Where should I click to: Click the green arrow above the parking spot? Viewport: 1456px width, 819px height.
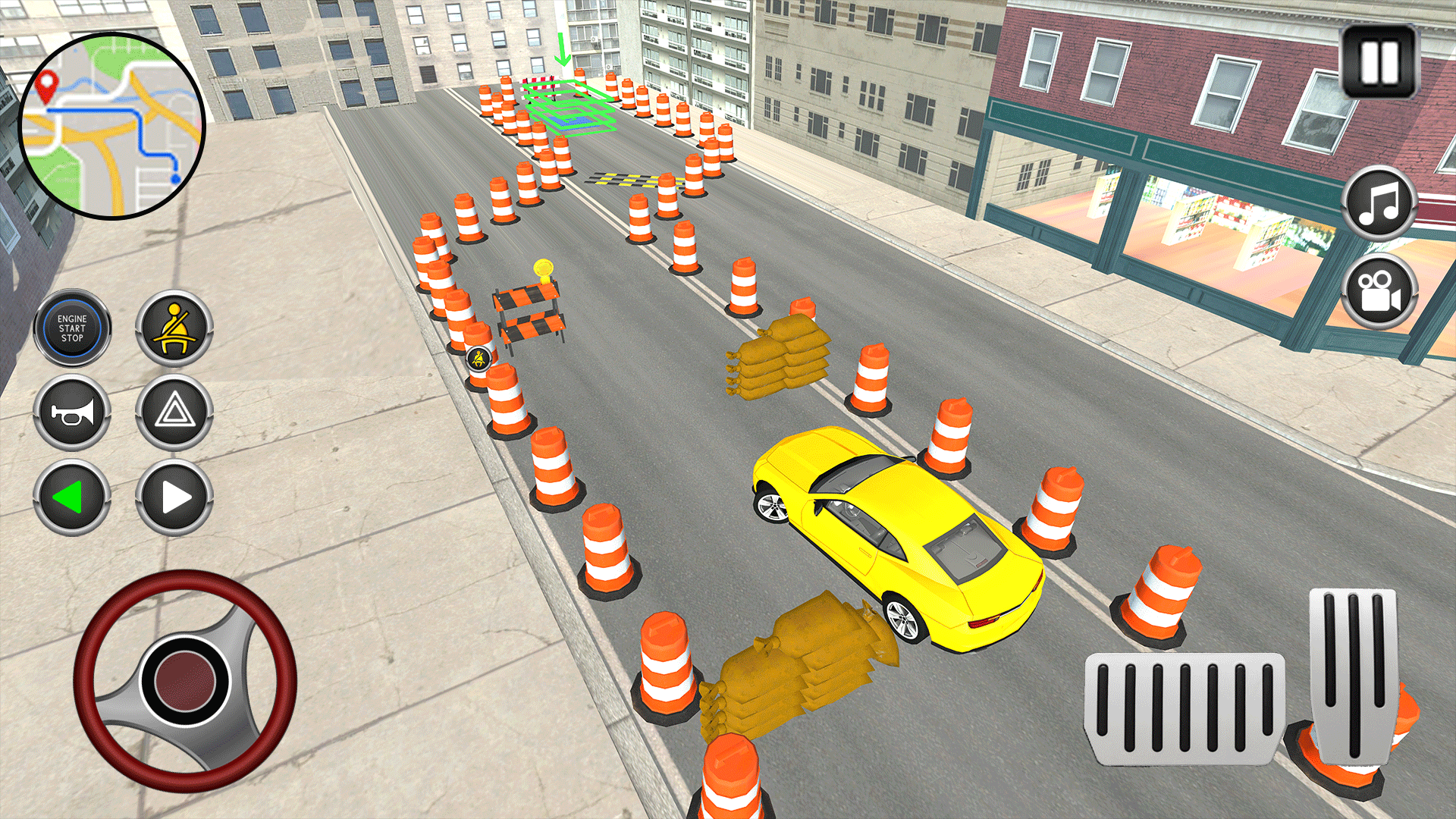tap(561, 49)
